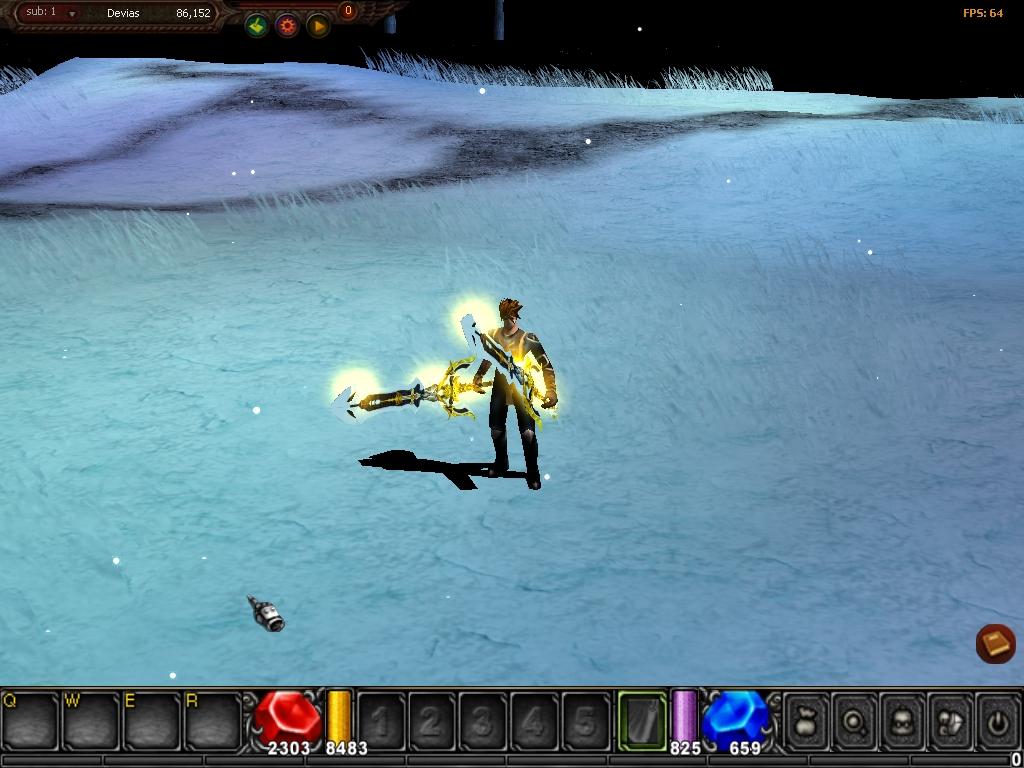Click the power button icon
1024x768 pixels.
[x=997, y=719]
